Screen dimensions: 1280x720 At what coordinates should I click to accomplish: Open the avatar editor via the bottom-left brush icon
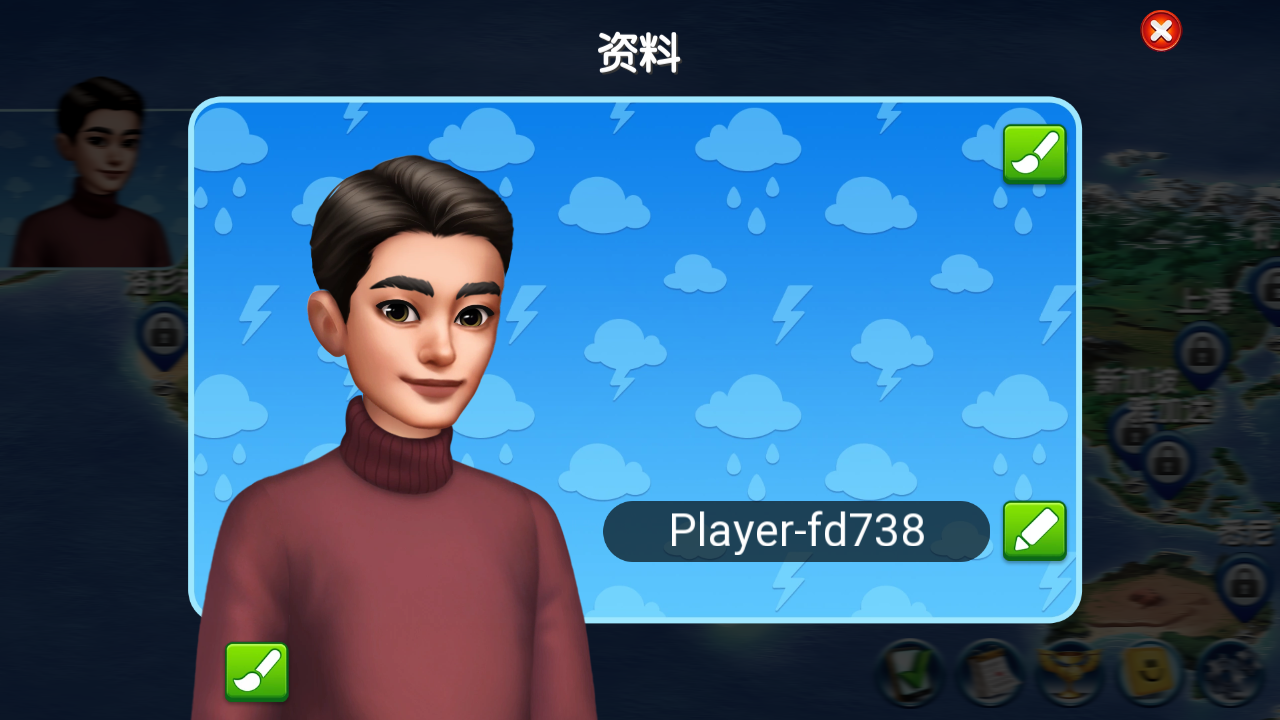(256, 672)
